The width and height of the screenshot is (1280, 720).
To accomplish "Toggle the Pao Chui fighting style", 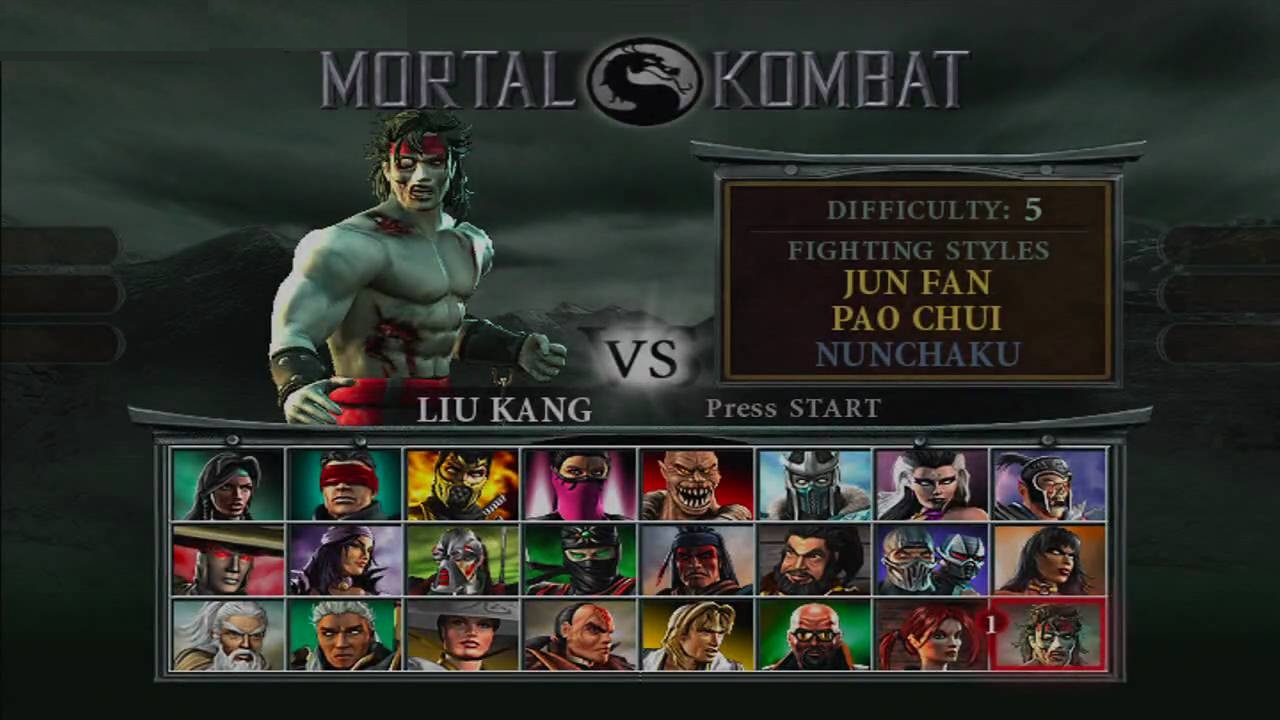I will [x=916, y=318].
